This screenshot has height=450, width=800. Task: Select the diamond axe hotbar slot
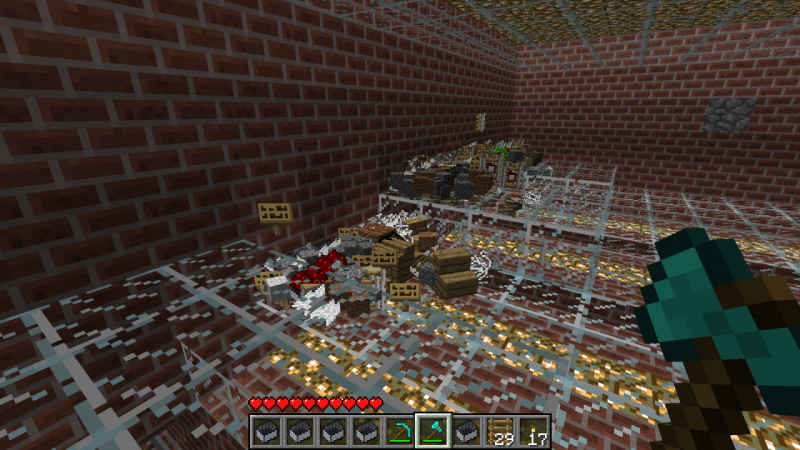tap(432, 432)
